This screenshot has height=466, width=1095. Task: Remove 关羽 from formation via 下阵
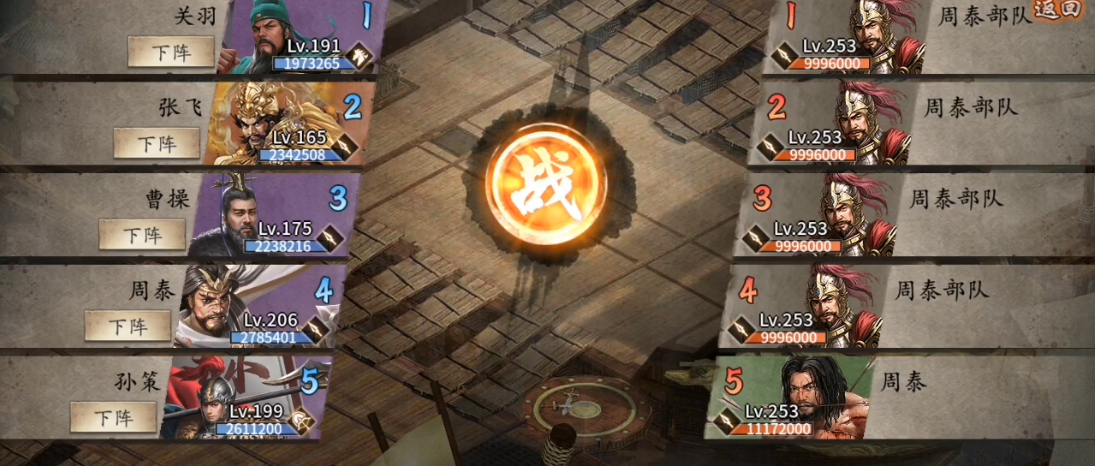(171, 51)
